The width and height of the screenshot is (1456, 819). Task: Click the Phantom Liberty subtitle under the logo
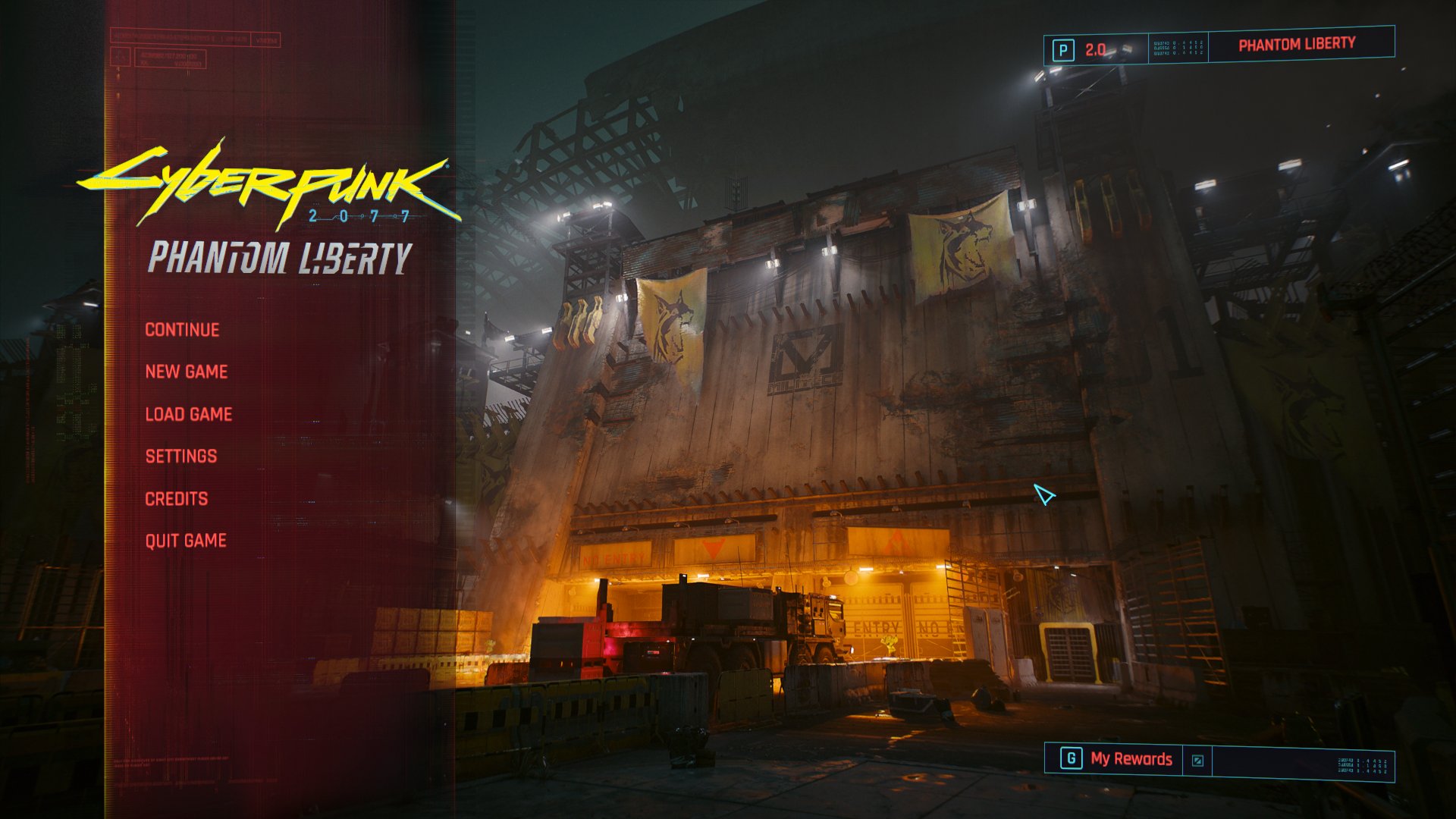pos(279,258)
